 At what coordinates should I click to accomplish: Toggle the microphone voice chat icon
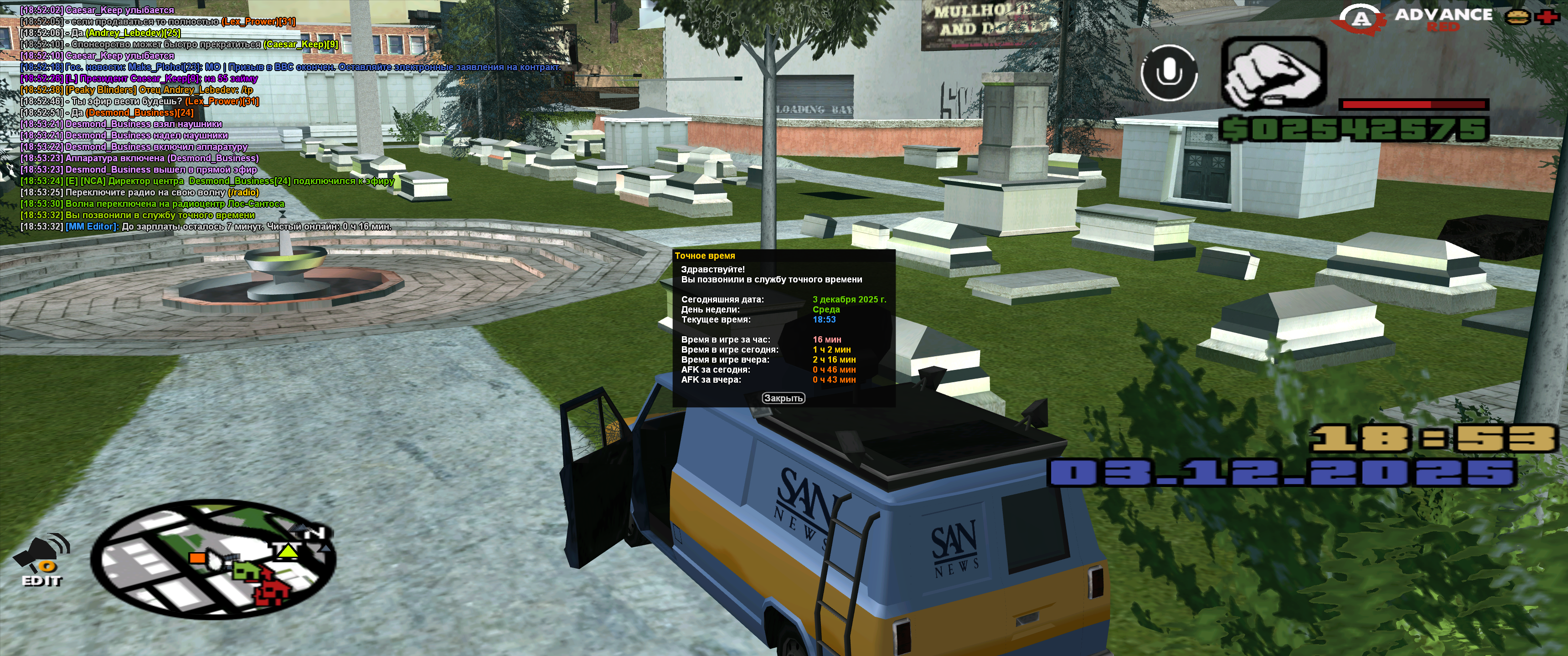point(1169,74)
